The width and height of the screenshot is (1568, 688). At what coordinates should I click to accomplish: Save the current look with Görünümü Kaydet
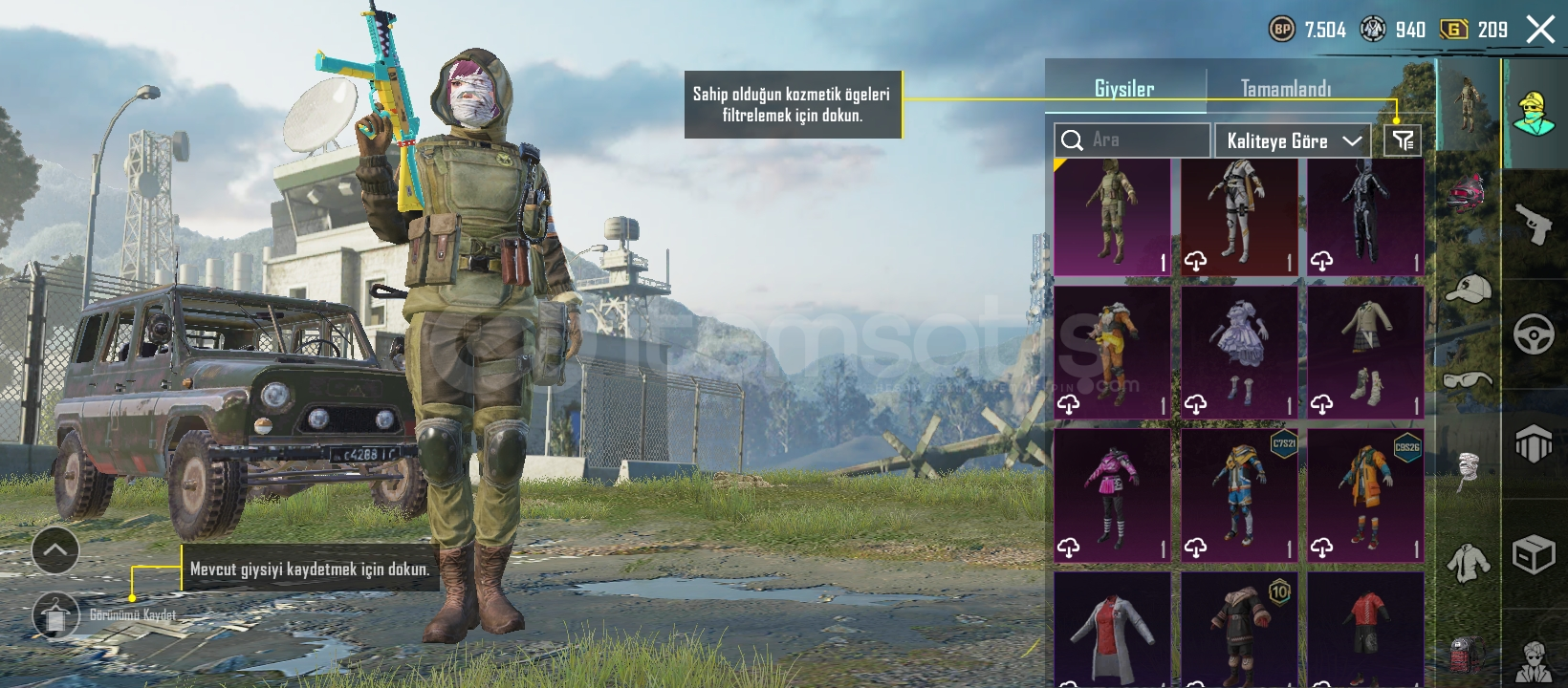[55, 615]
